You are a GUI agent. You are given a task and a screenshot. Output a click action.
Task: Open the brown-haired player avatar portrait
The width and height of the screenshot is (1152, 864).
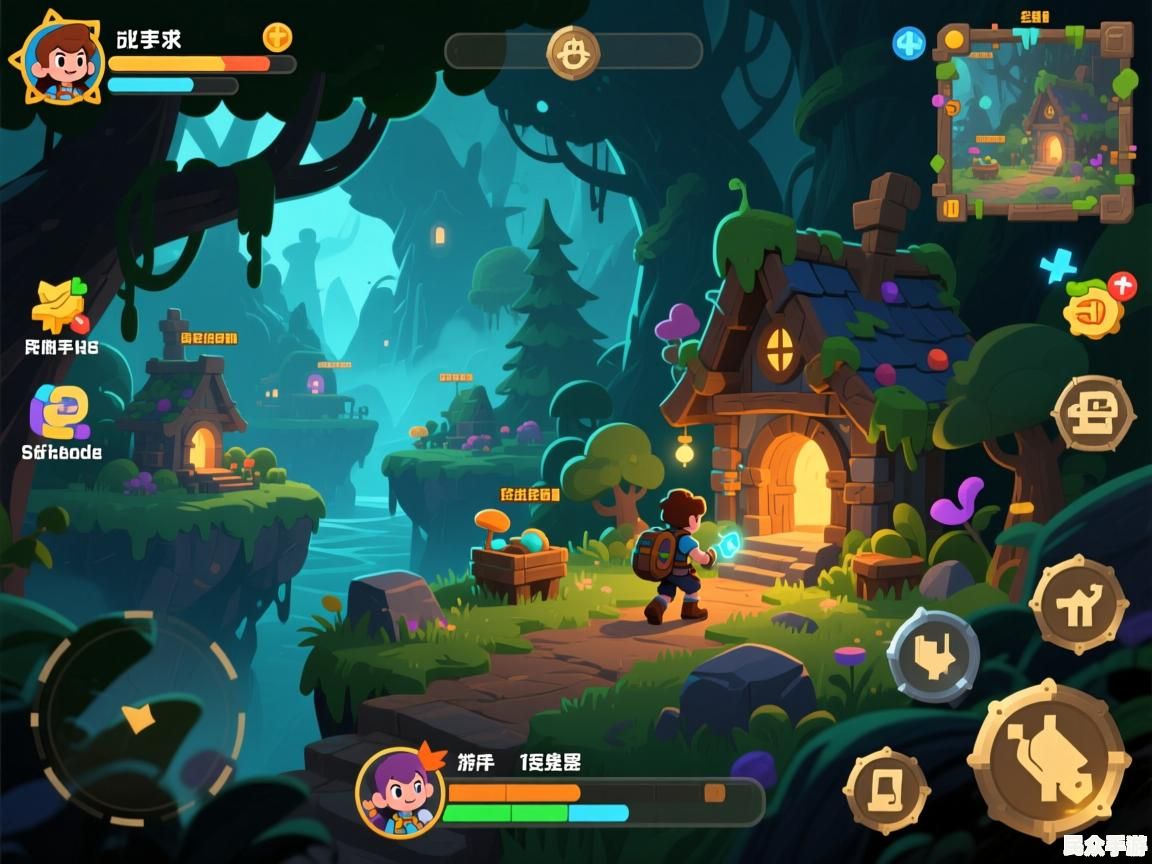pos(62,61)
